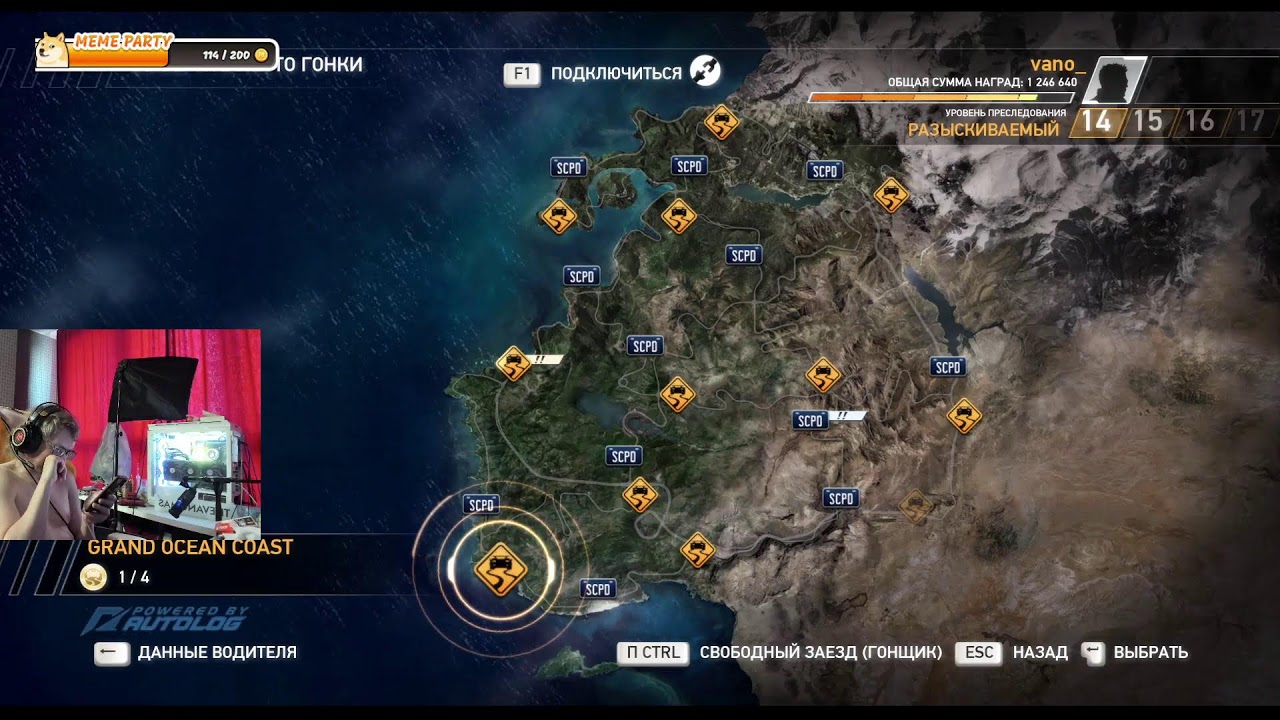Select the SCPD marker flagged with "!!"
The height and width of the screenshot is (720, 1280).
click(810, 421)
